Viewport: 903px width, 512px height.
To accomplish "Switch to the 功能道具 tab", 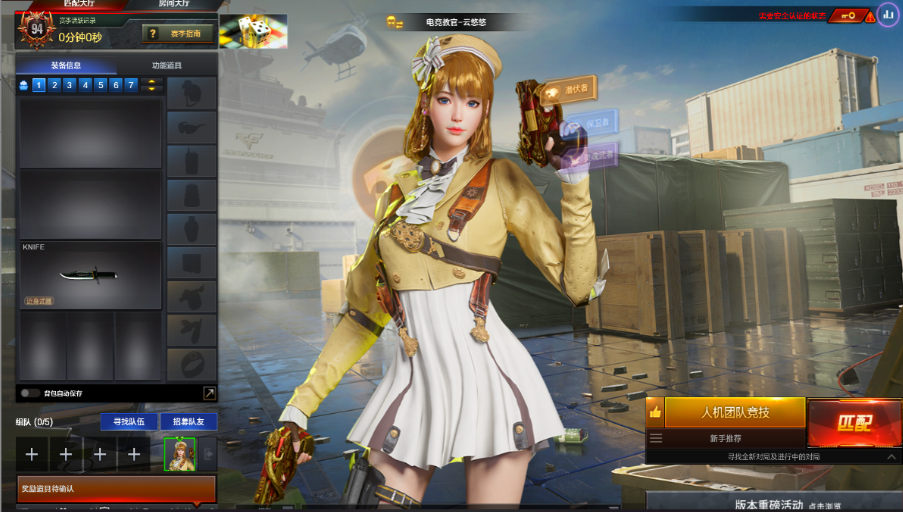I will click(x=167, y=66).
